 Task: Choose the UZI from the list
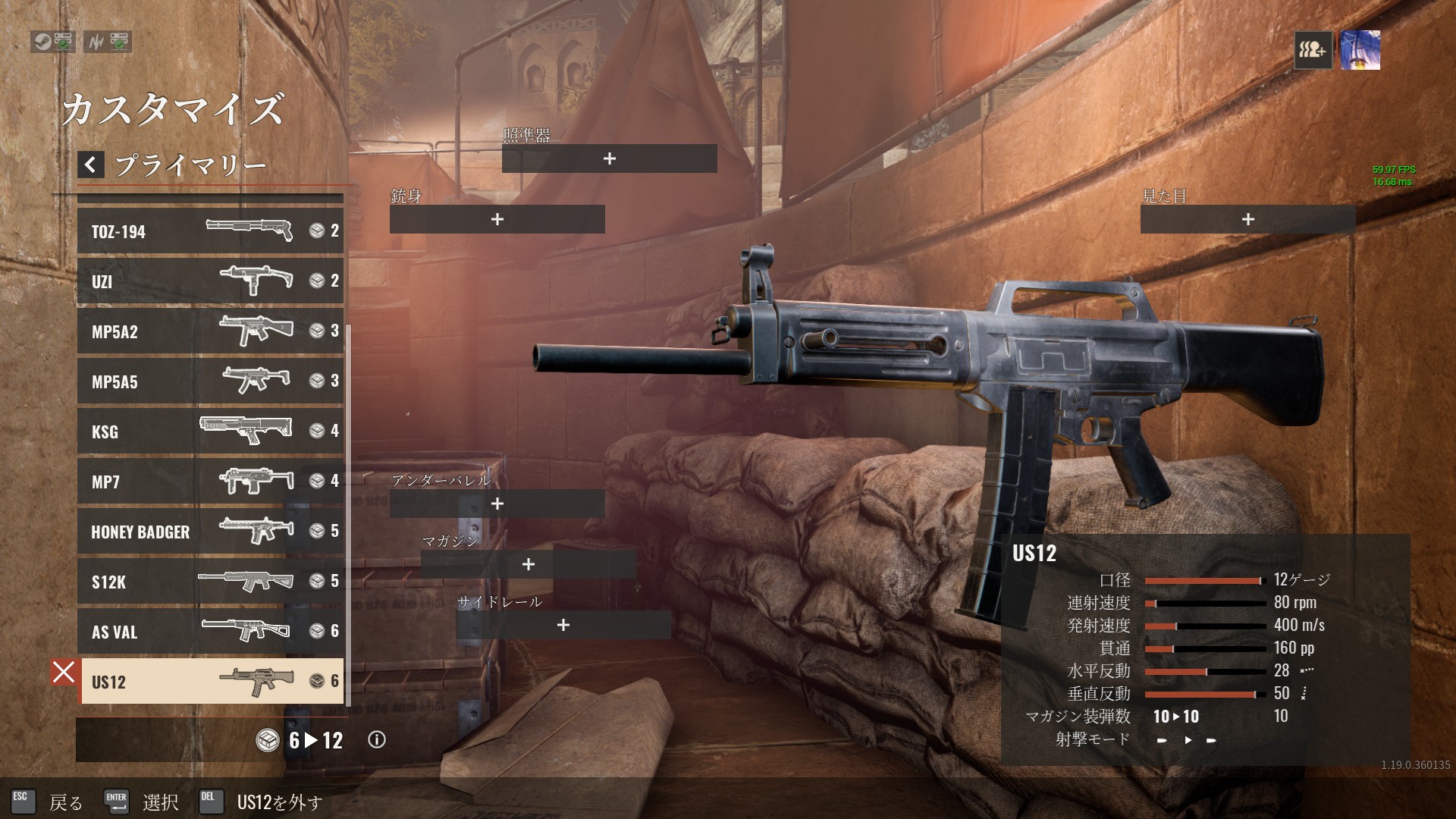click(210, 281)
